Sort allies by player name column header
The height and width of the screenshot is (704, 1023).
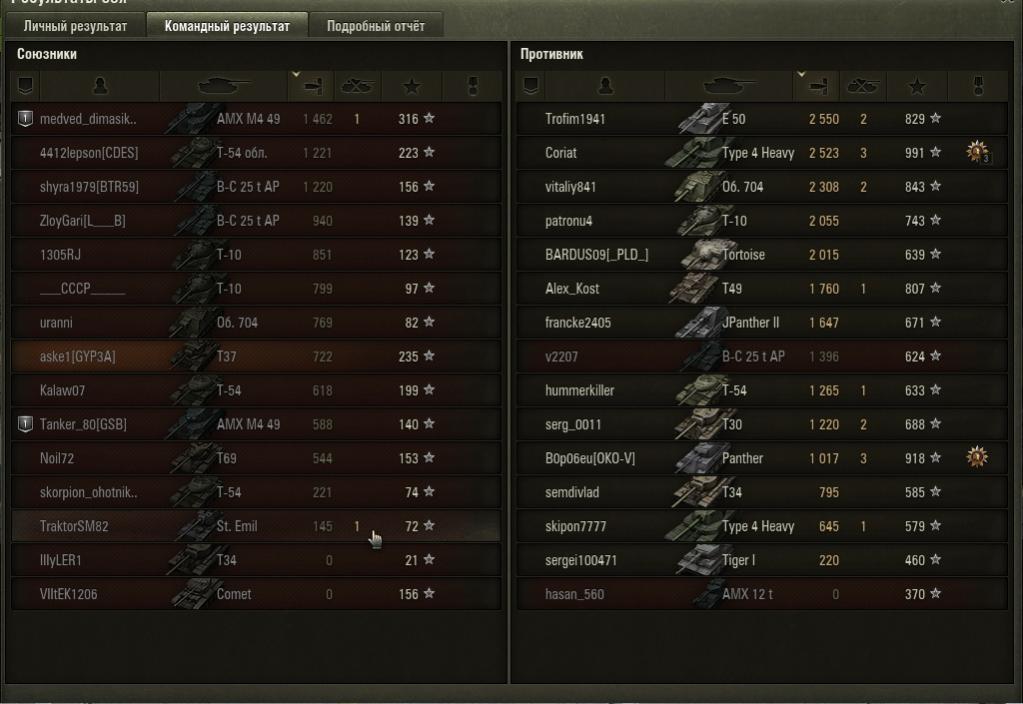(100, 87)
